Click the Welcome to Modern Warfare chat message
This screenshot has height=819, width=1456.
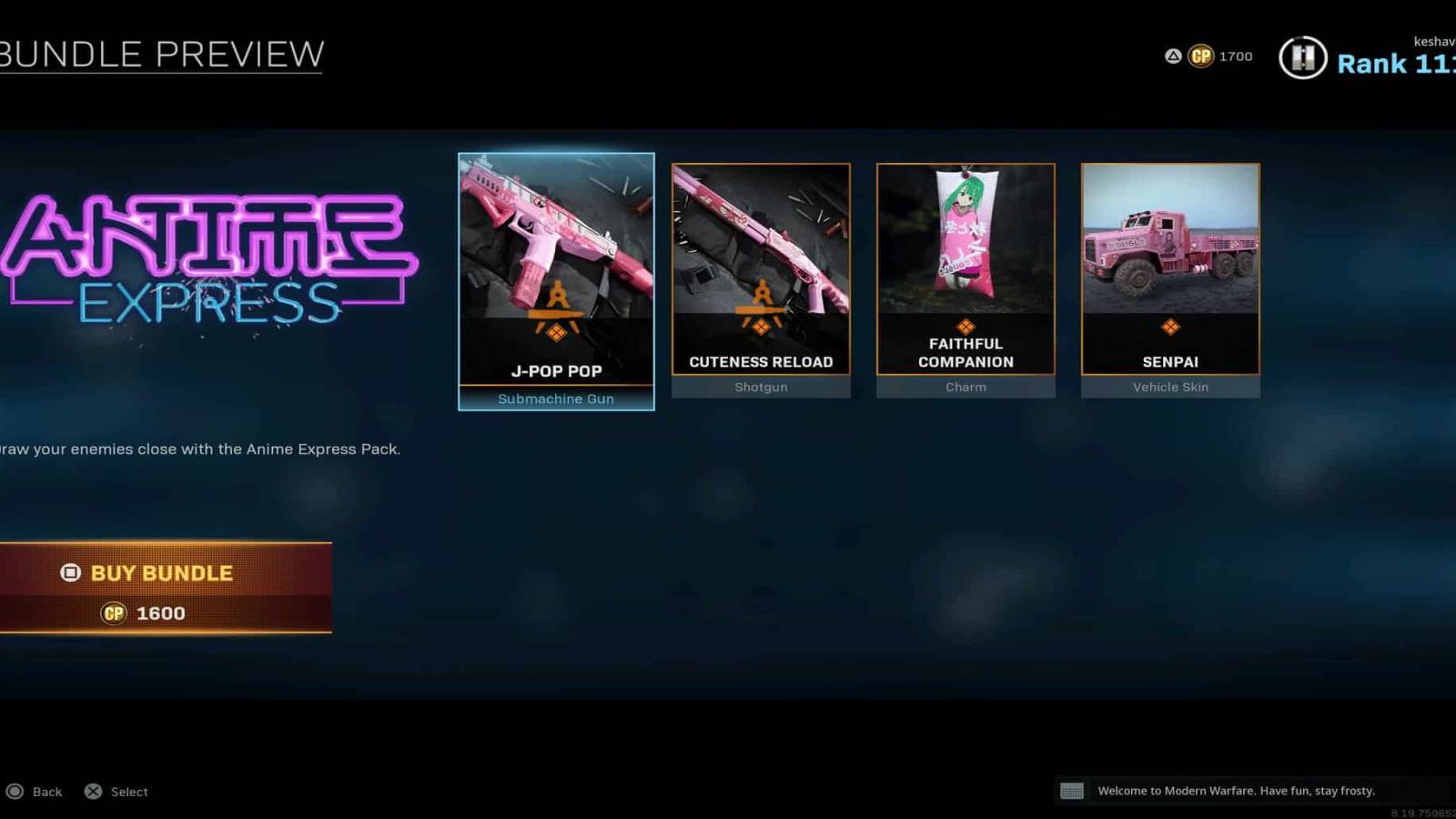tap(1238, 790)
